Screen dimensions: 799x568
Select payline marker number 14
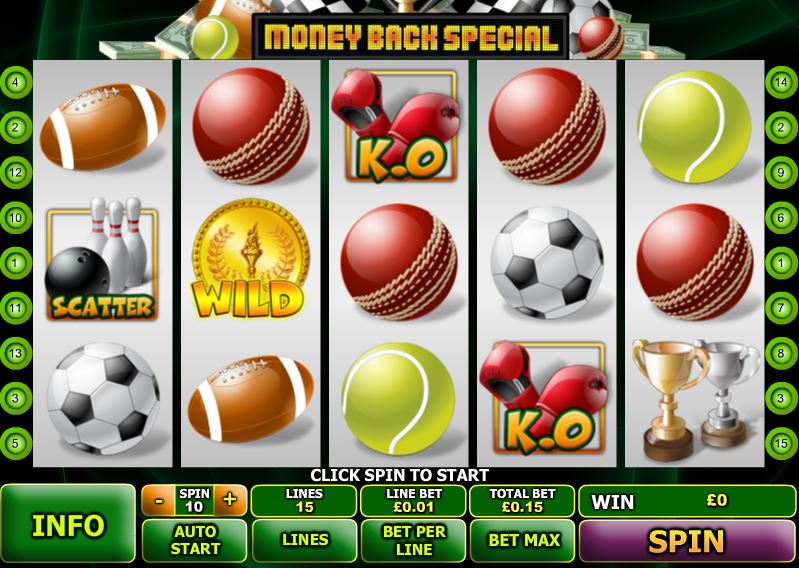click(x=781, y=82)
